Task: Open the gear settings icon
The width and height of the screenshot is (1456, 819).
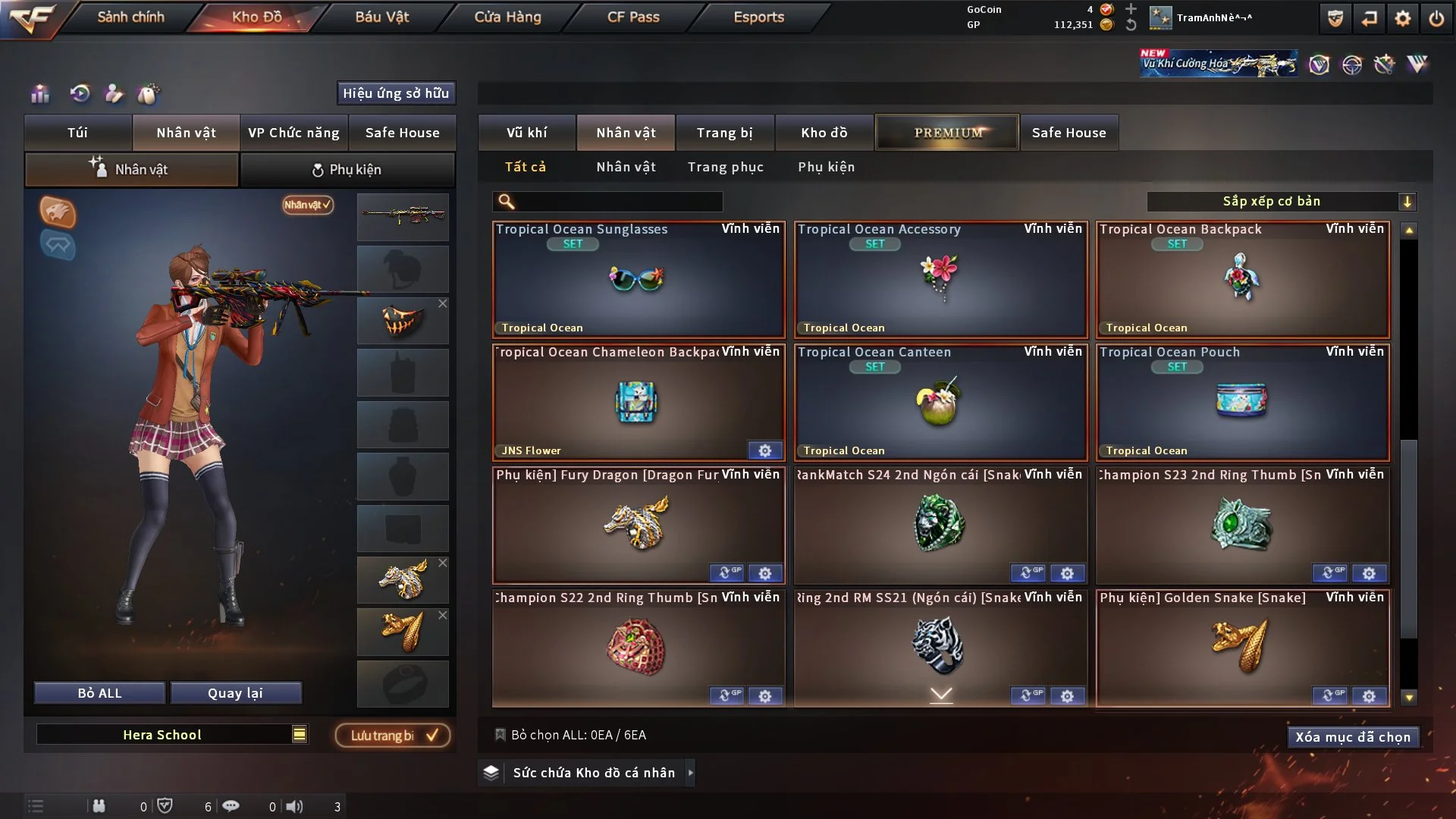Action: coord(1402,18)
